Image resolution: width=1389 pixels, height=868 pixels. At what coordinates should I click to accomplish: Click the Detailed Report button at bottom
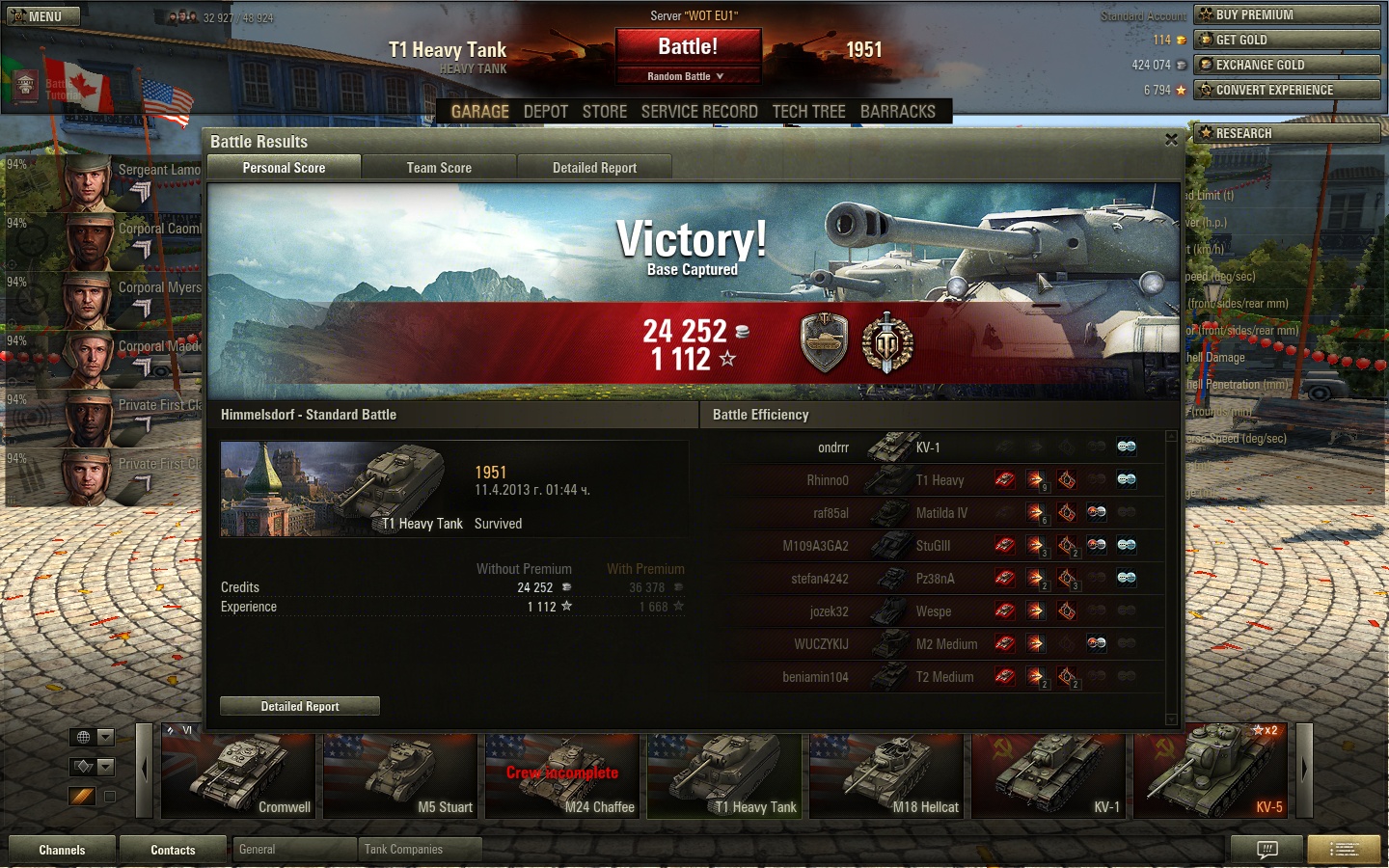click(300, 706)
